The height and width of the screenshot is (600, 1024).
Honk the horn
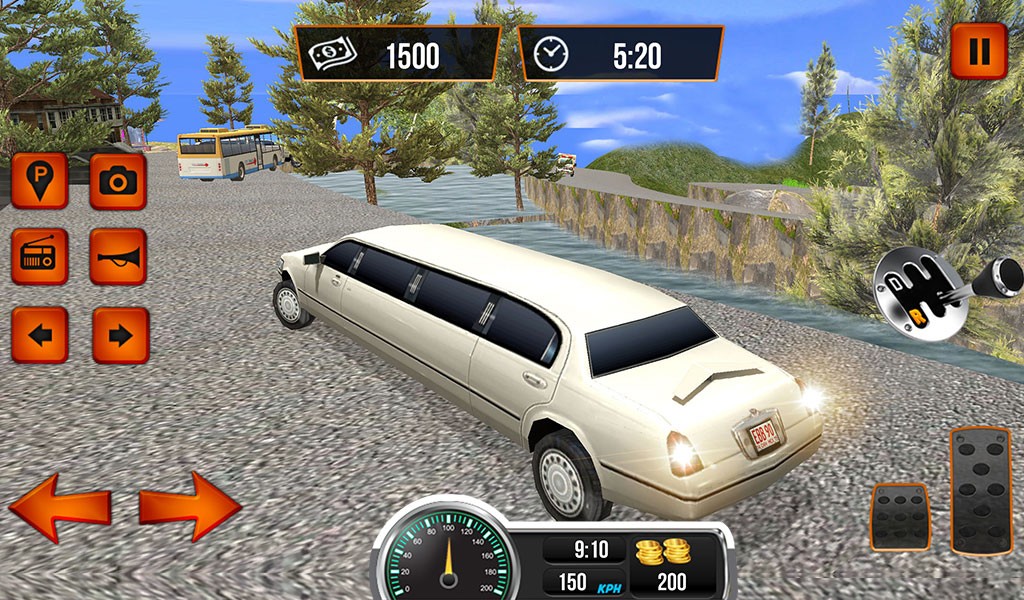coord(118,257)
